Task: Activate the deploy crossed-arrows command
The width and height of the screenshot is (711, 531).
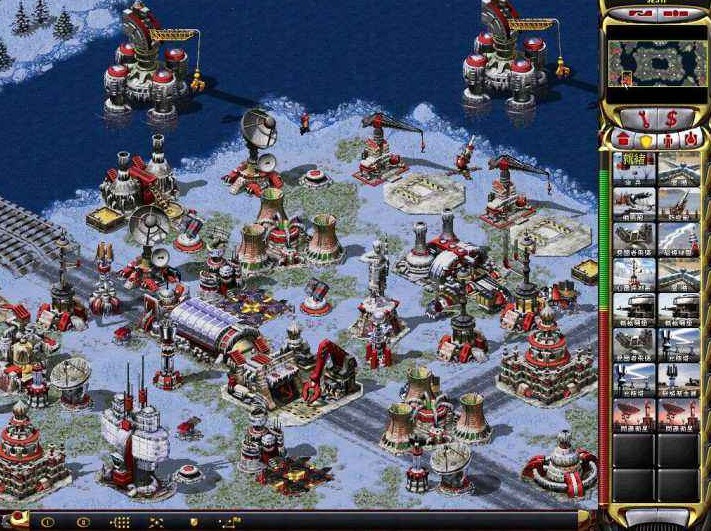Action: [x=156, y=522]
